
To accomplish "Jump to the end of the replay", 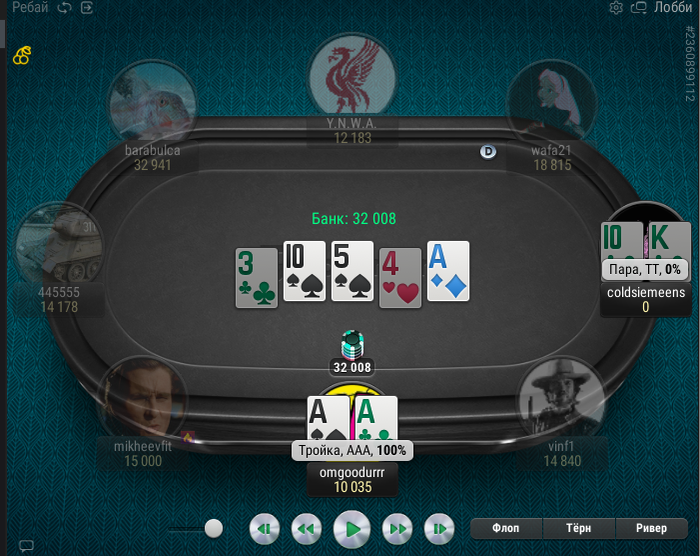I will point(439,528).
